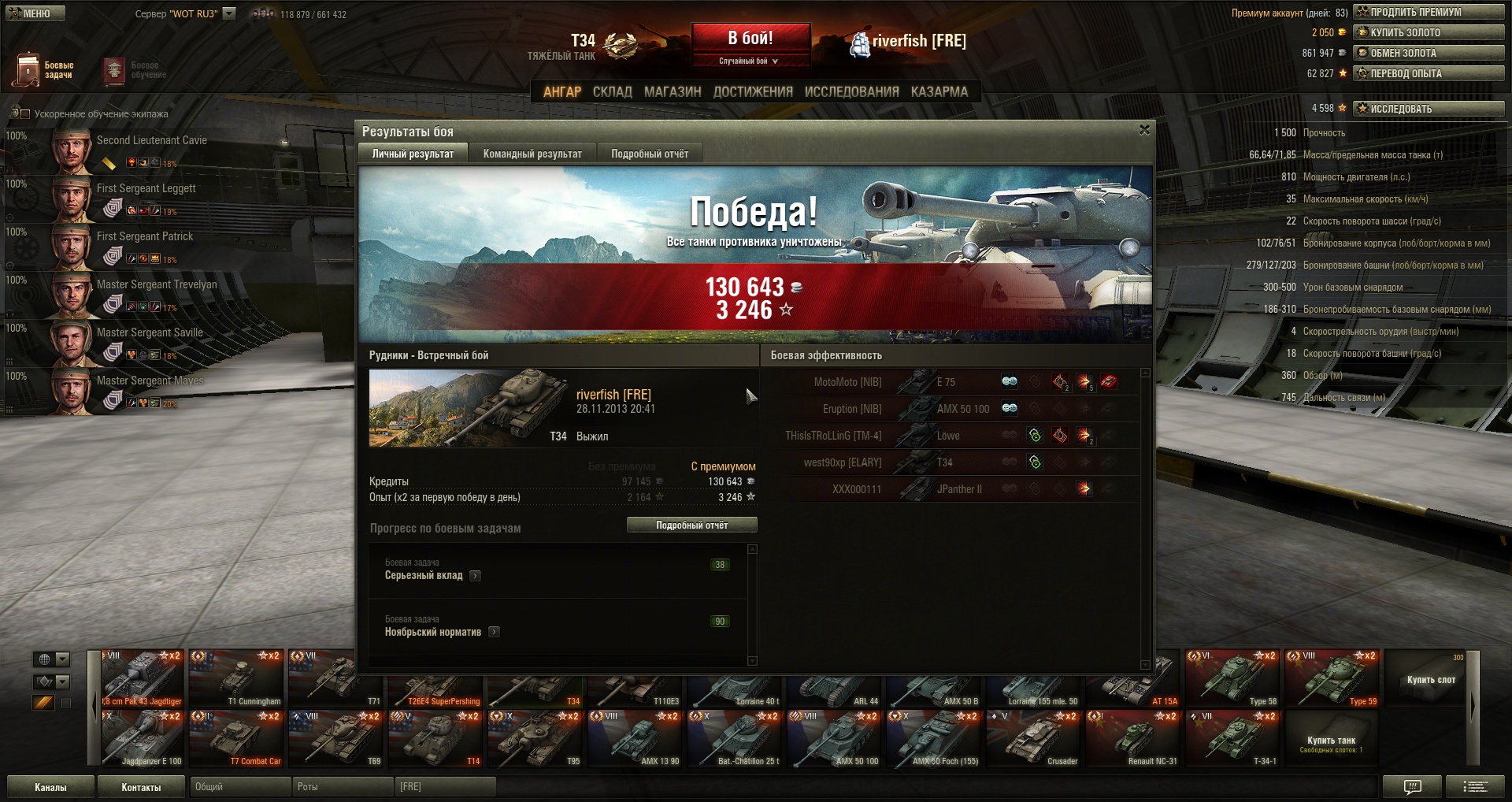
Task: Open the server WOT RU3 dropdown
Action: click(x=229, y=13)
